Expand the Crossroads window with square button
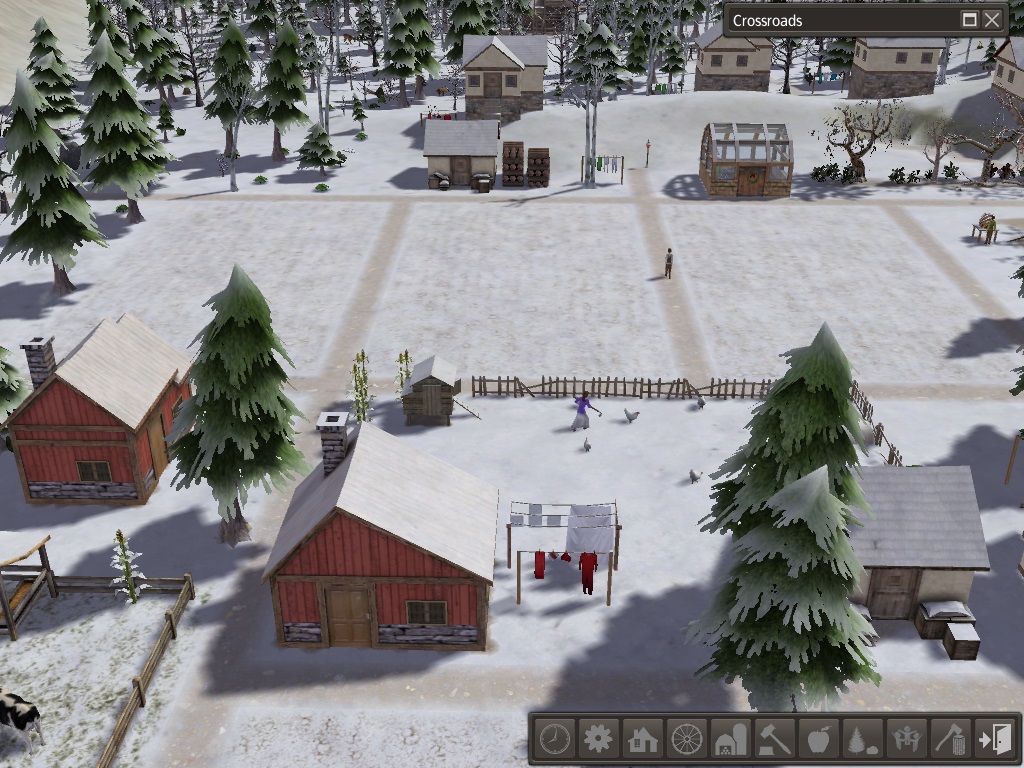This screenshot has width=1024, height=768. [x=969, y=20]
